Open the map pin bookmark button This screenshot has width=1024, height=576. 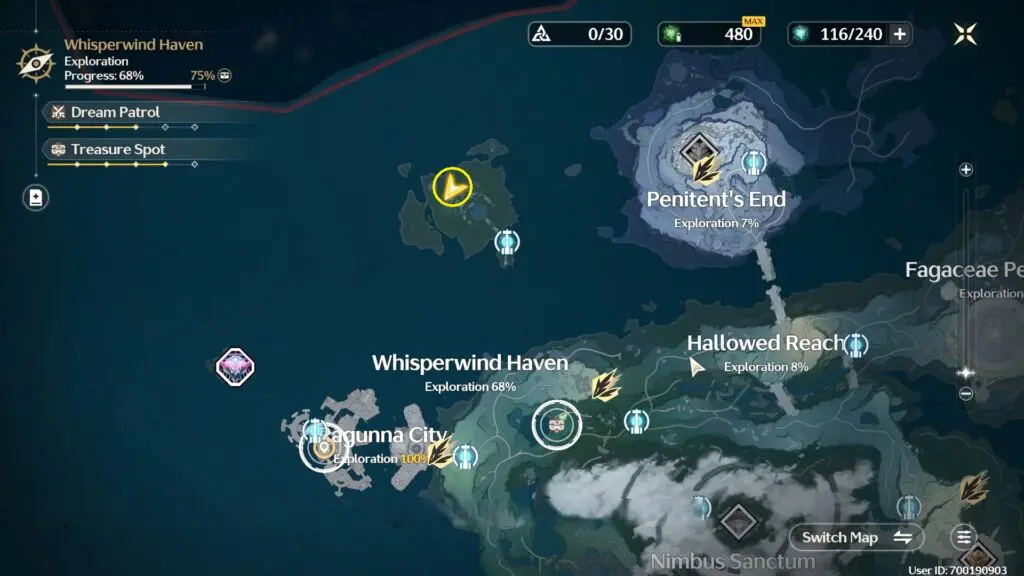coord(36,197)
